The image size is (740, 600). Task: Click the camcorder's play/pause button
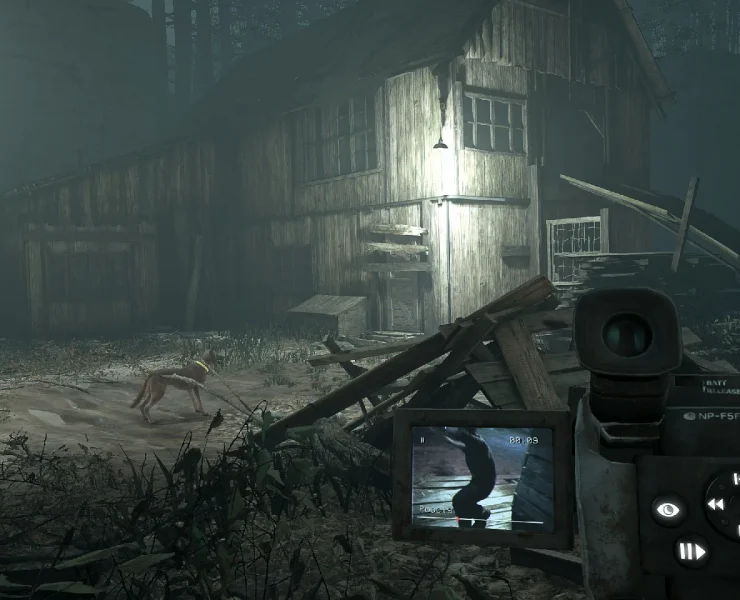pos(690,551)
